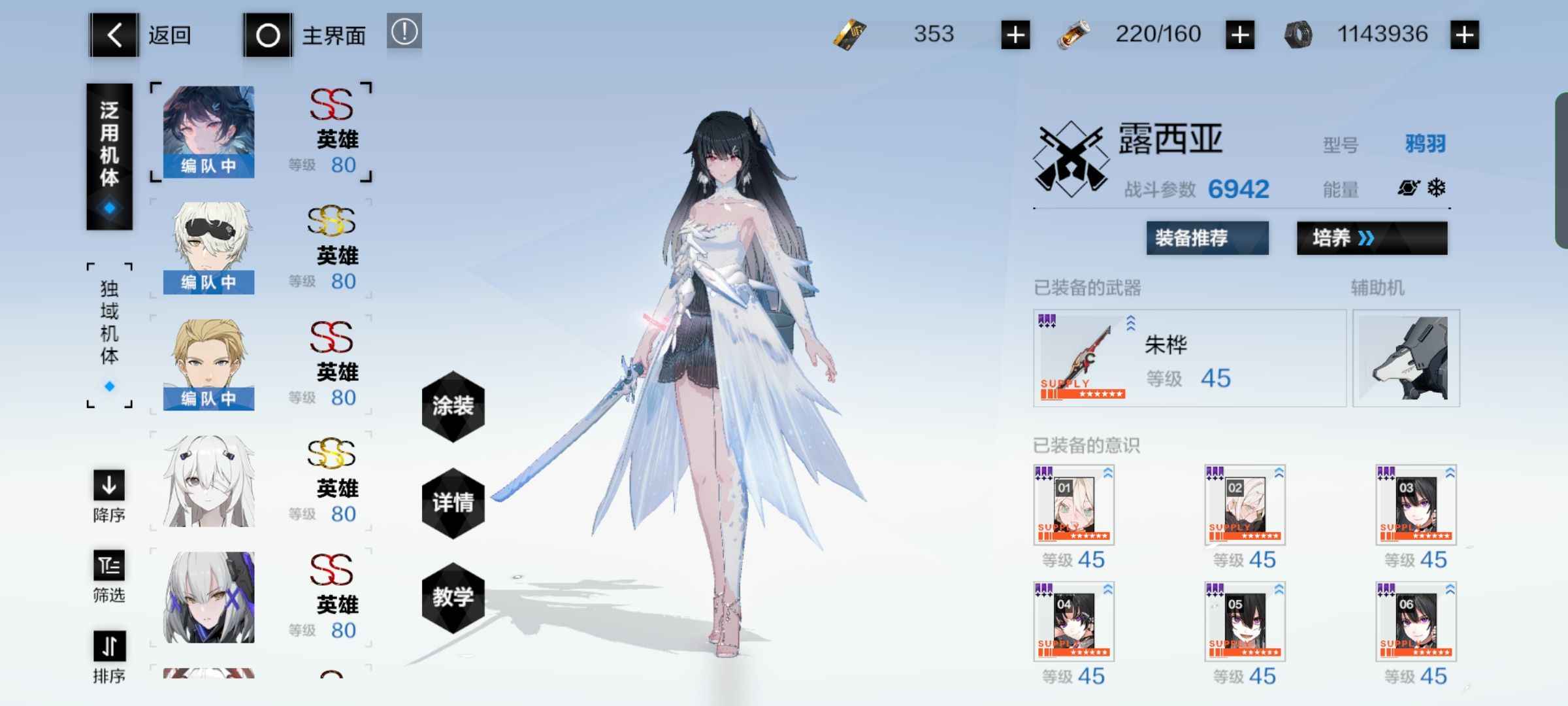The image size is (1568, 706).
Task: Switch to the 泛用机体 tab
Action: (x=109, y=156)
